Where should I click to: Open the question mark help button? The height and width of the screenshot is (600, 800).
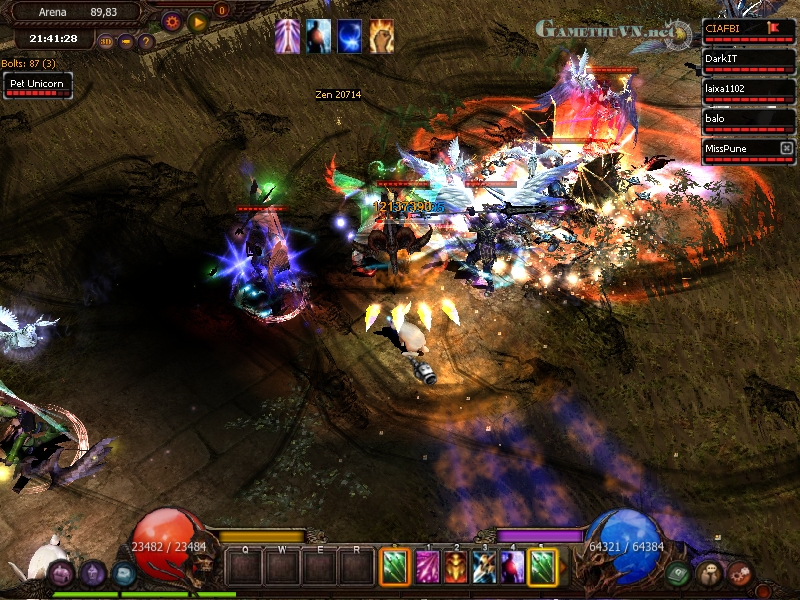pyautogui.click(x=146, y=42)
